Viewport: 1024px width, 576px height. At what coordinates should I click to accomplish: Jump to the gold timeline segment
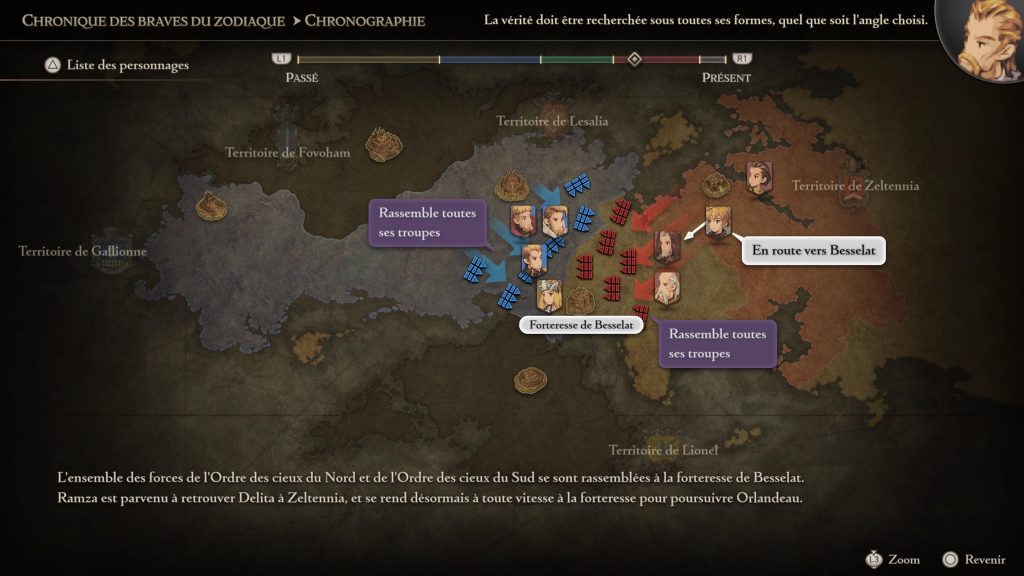pos(368,60)
